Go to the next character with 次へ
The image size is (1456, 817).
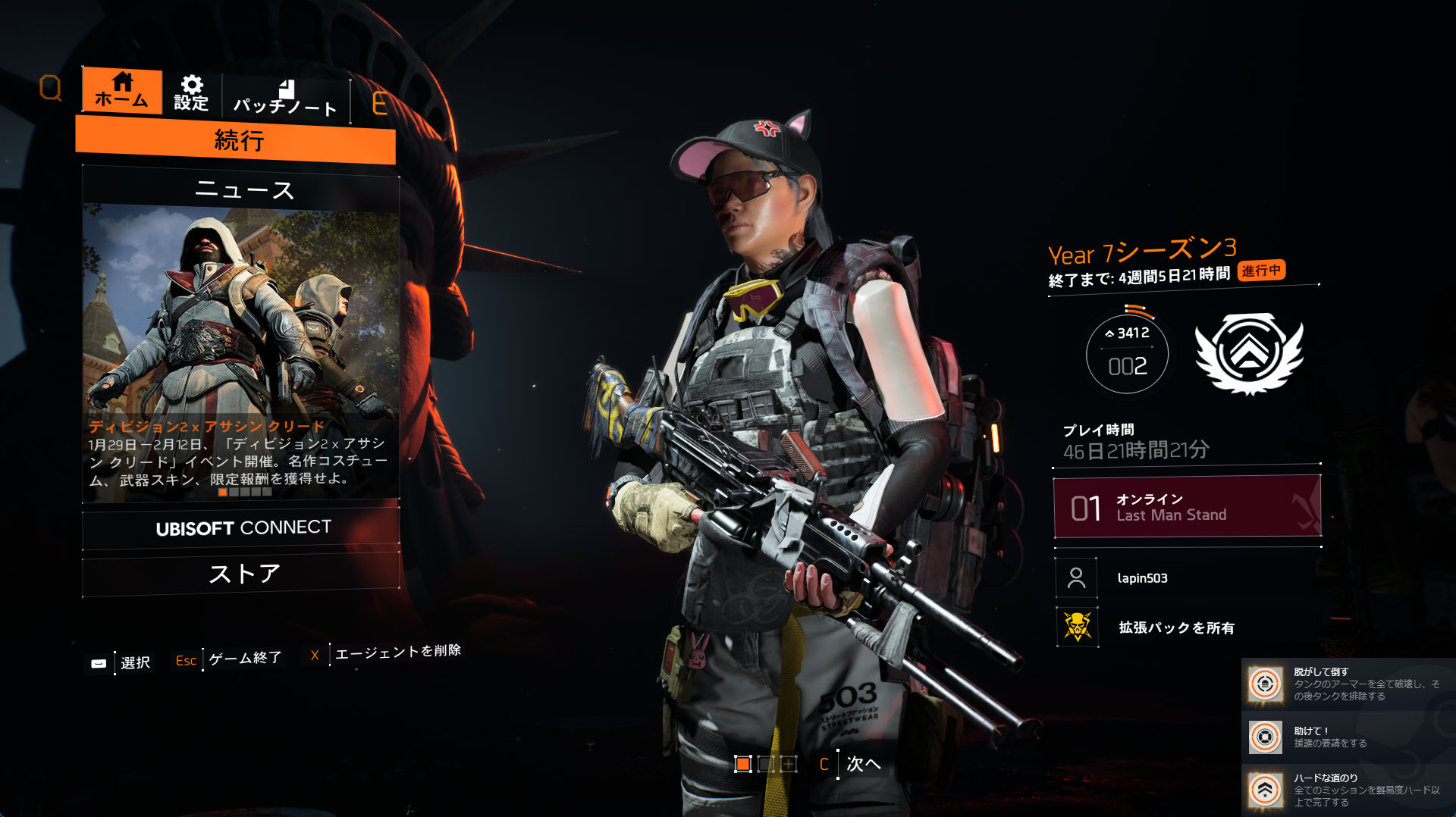(863, 764)
